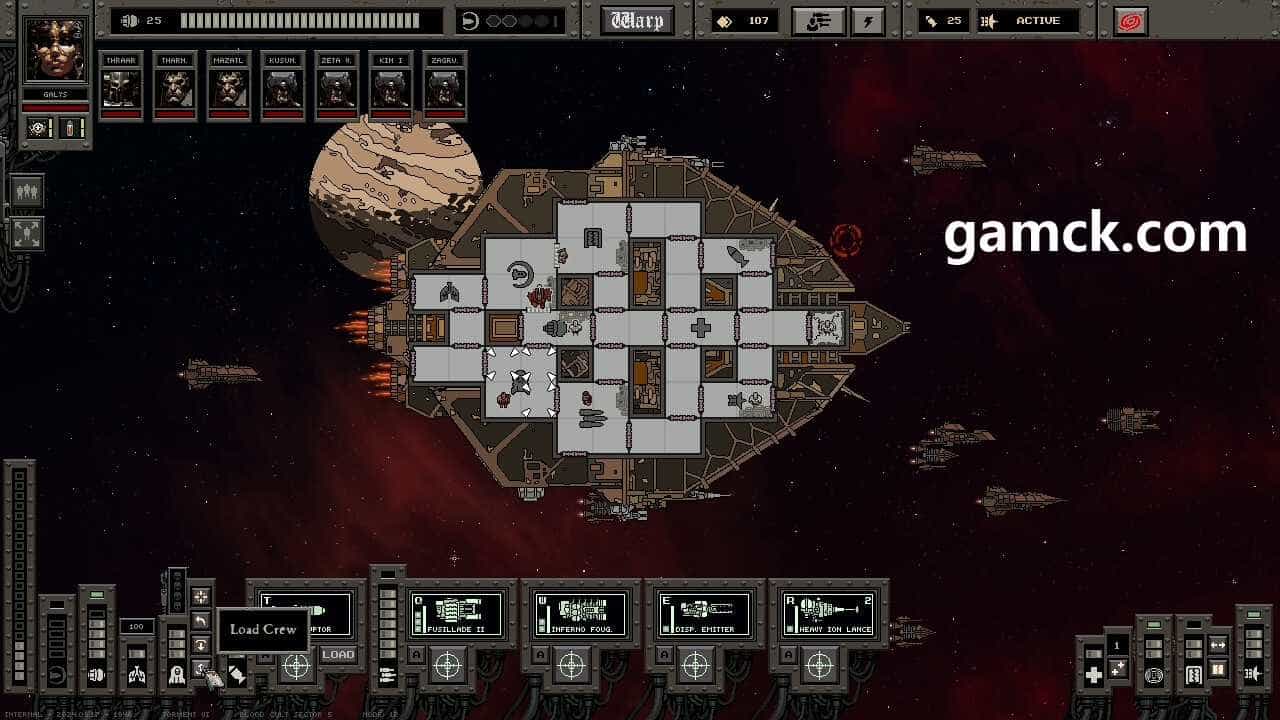Choose the Disp. Emitter weapon
The height and width of the screenshot is (720, 1280).
[704, 613]
